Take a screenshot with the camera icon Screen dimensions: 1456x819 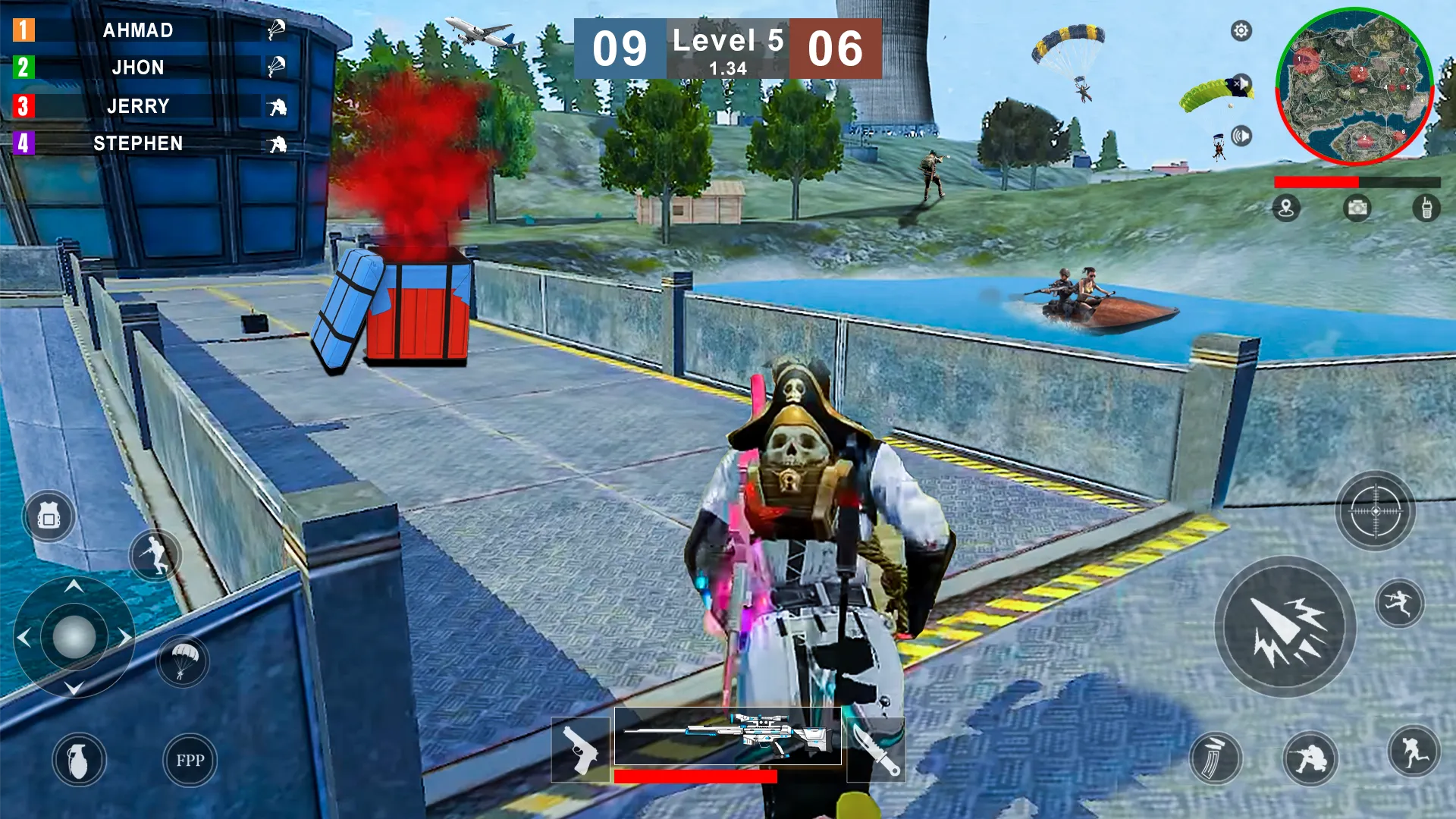(1357, 209)
